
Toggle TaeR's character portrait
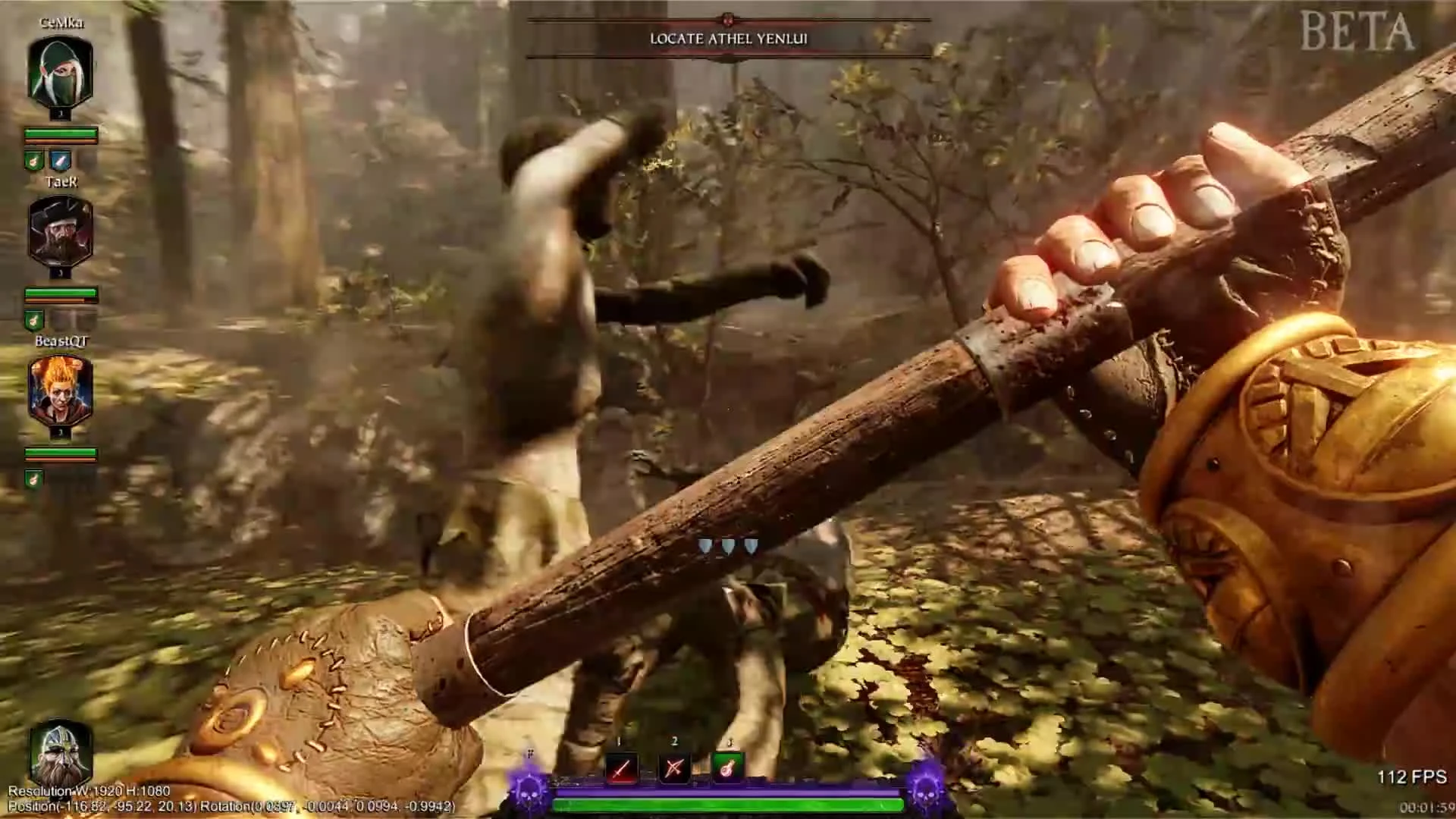pyautogui.click(x=61, y=231)
